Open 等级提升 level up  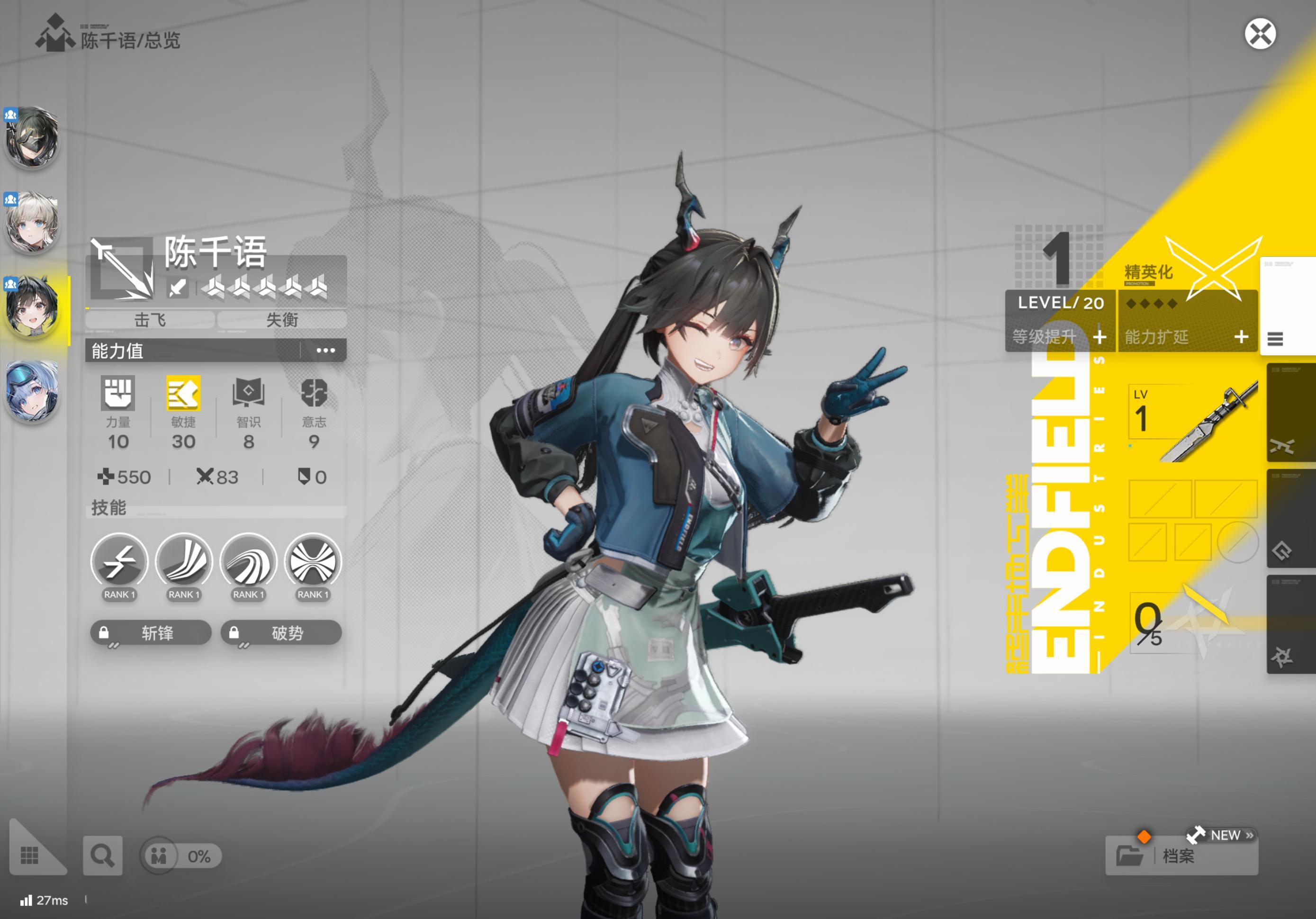point(1059,336)
